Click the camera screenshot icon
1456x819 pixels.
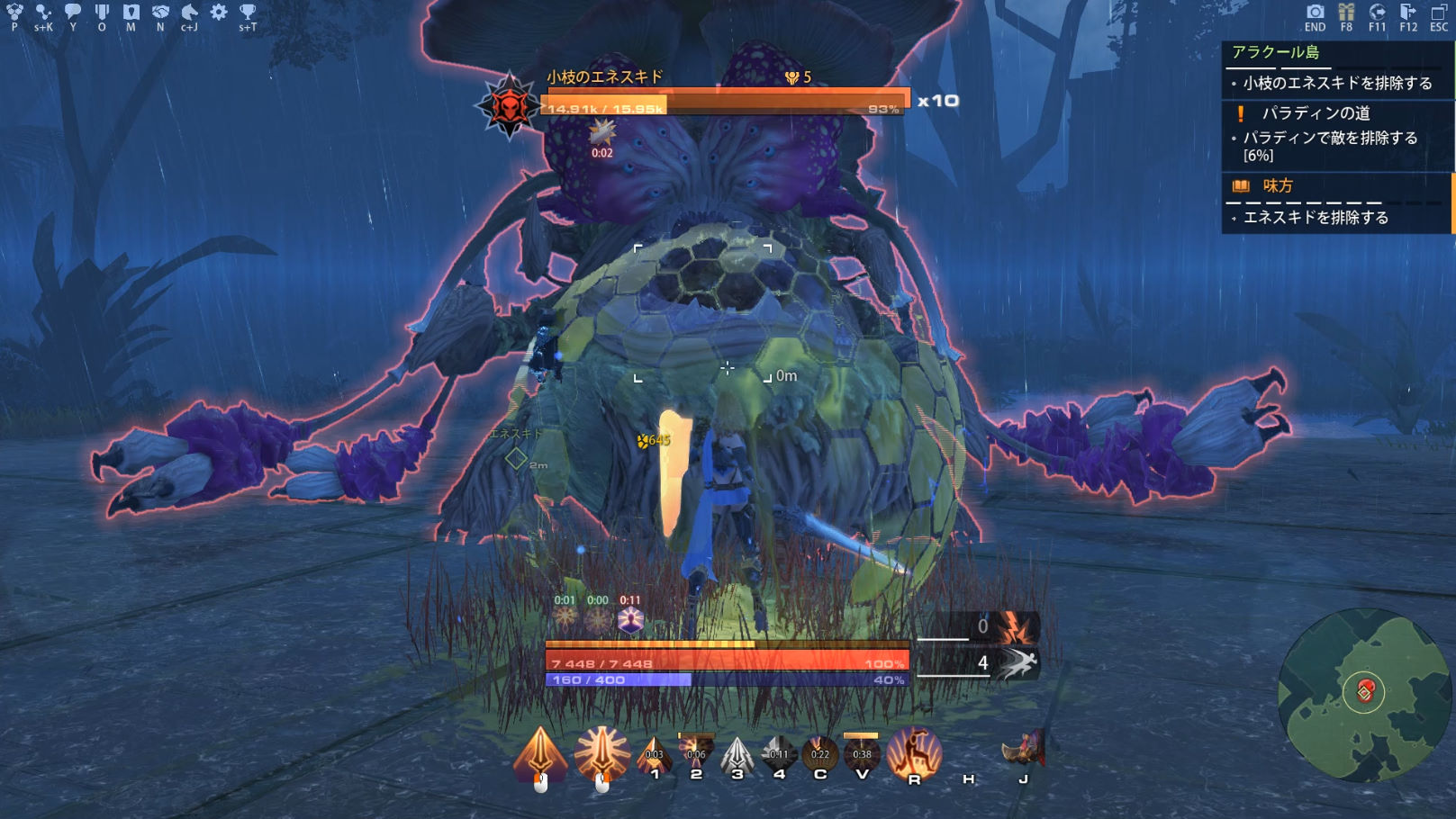pyautogui.click(x=1316, y=12)
